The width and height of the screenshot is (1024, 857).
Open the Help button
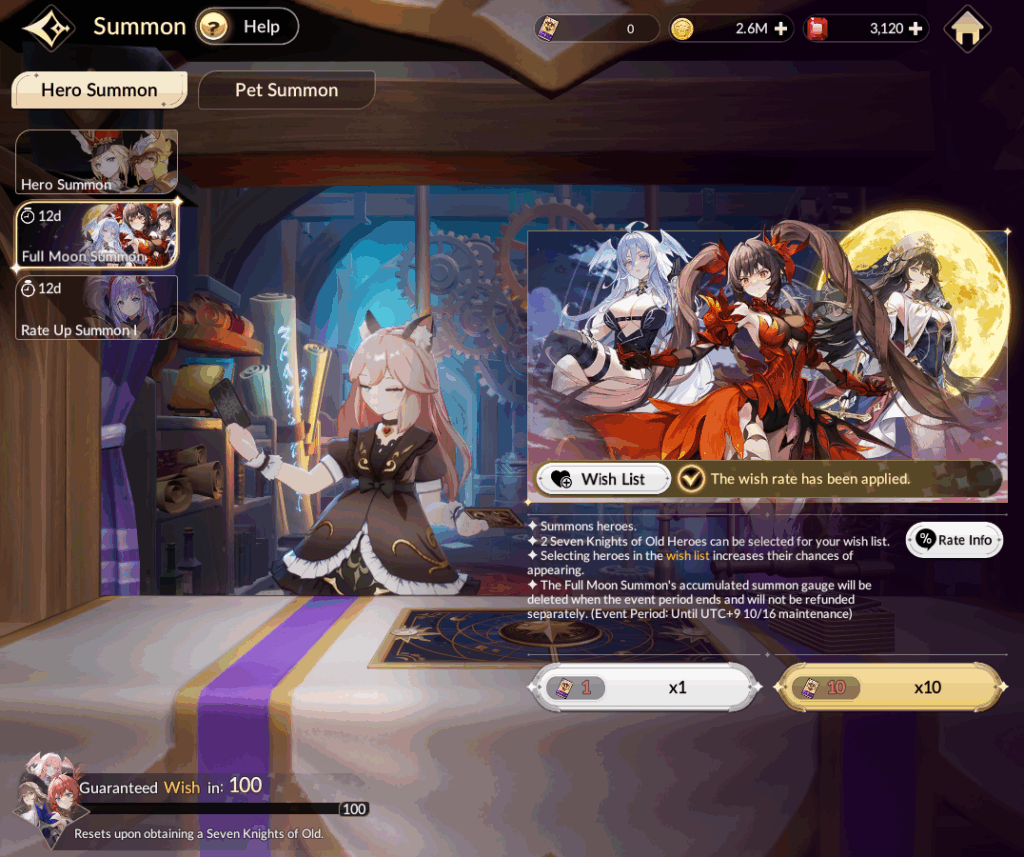(246, 27)
